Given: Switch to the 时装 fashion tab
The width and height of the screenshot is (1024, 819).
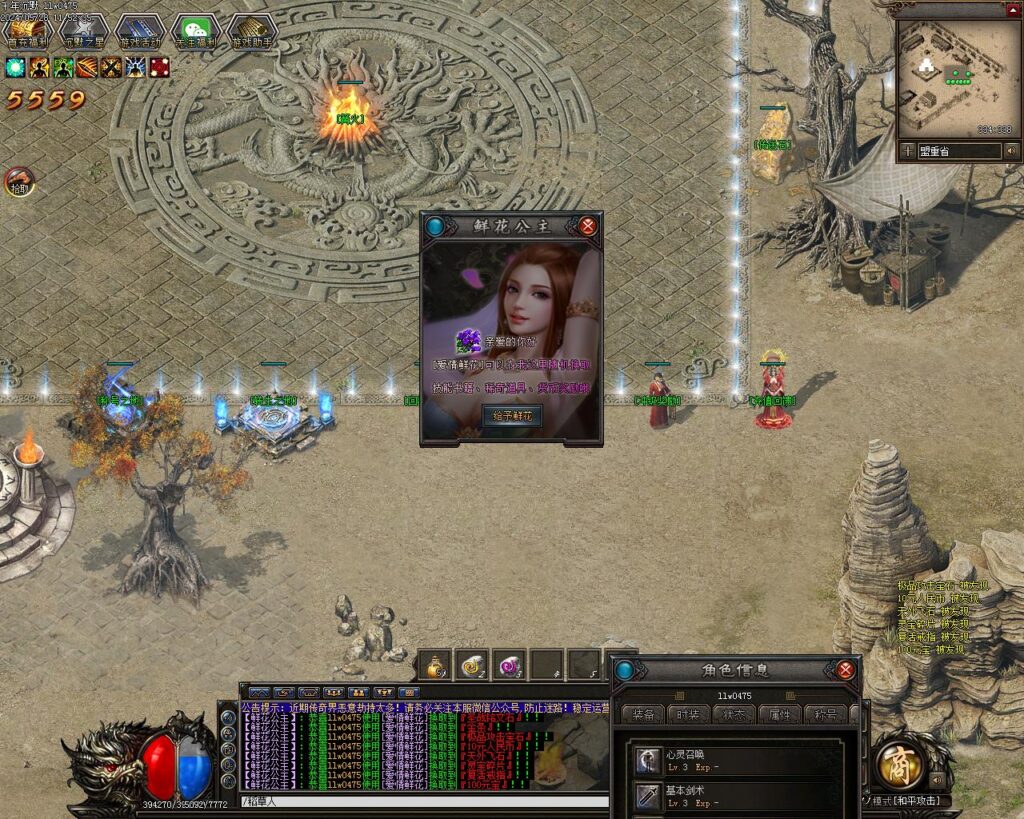Looking at the screenshot, I should (689, 714).
